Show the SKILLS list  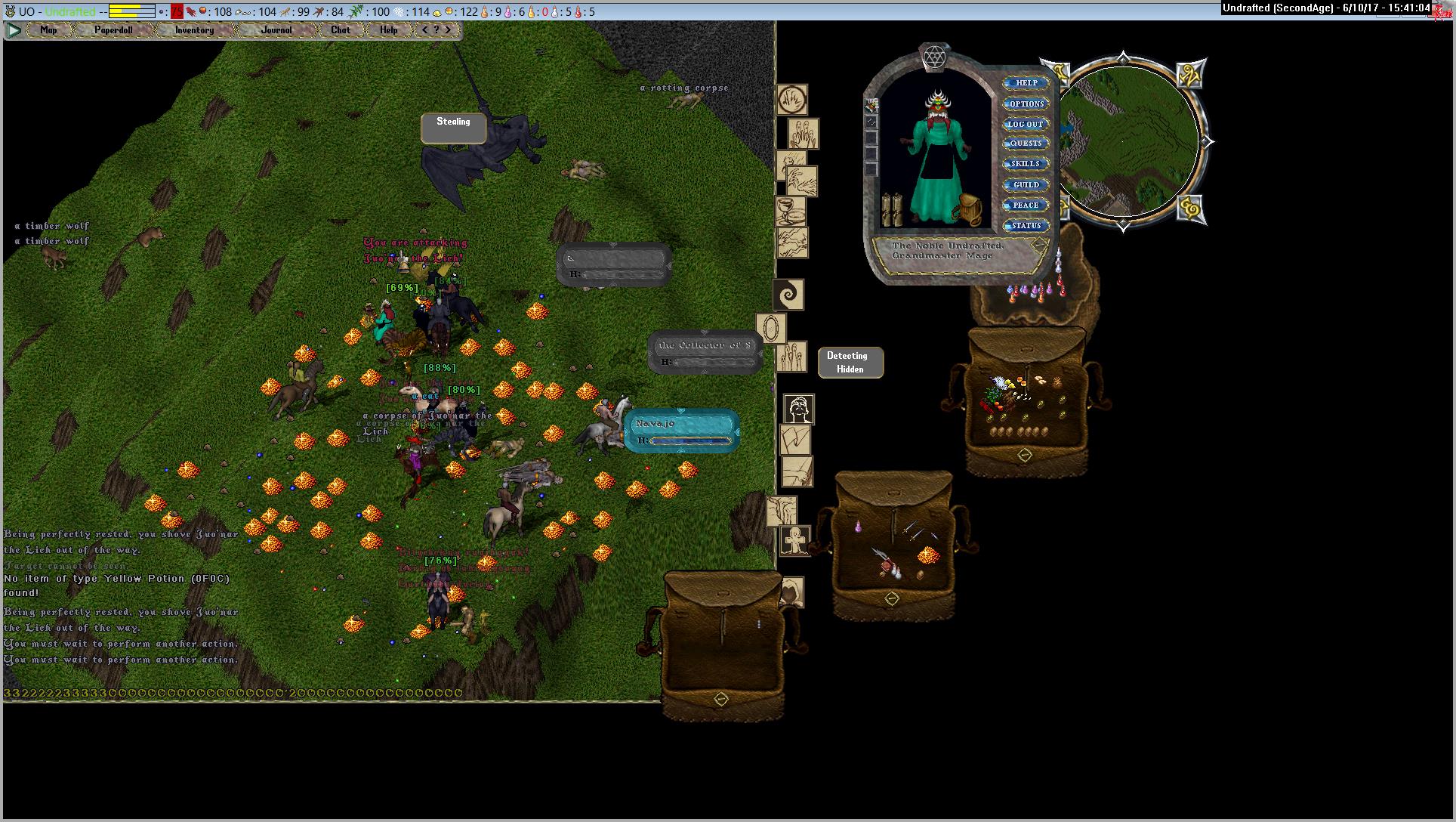pos(1026,164)
